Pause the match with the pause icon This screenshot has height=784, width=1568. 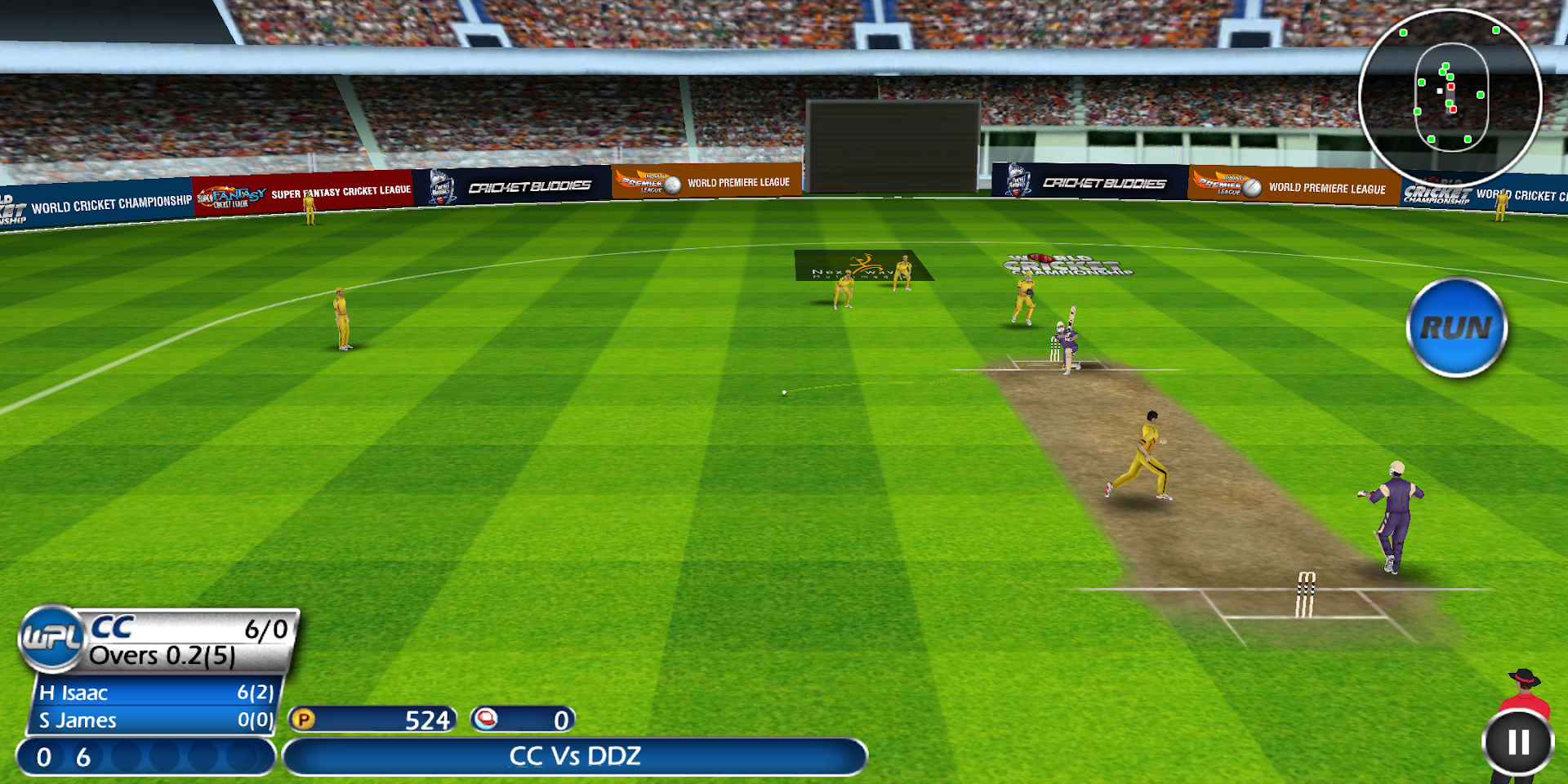coord(1517,742)
